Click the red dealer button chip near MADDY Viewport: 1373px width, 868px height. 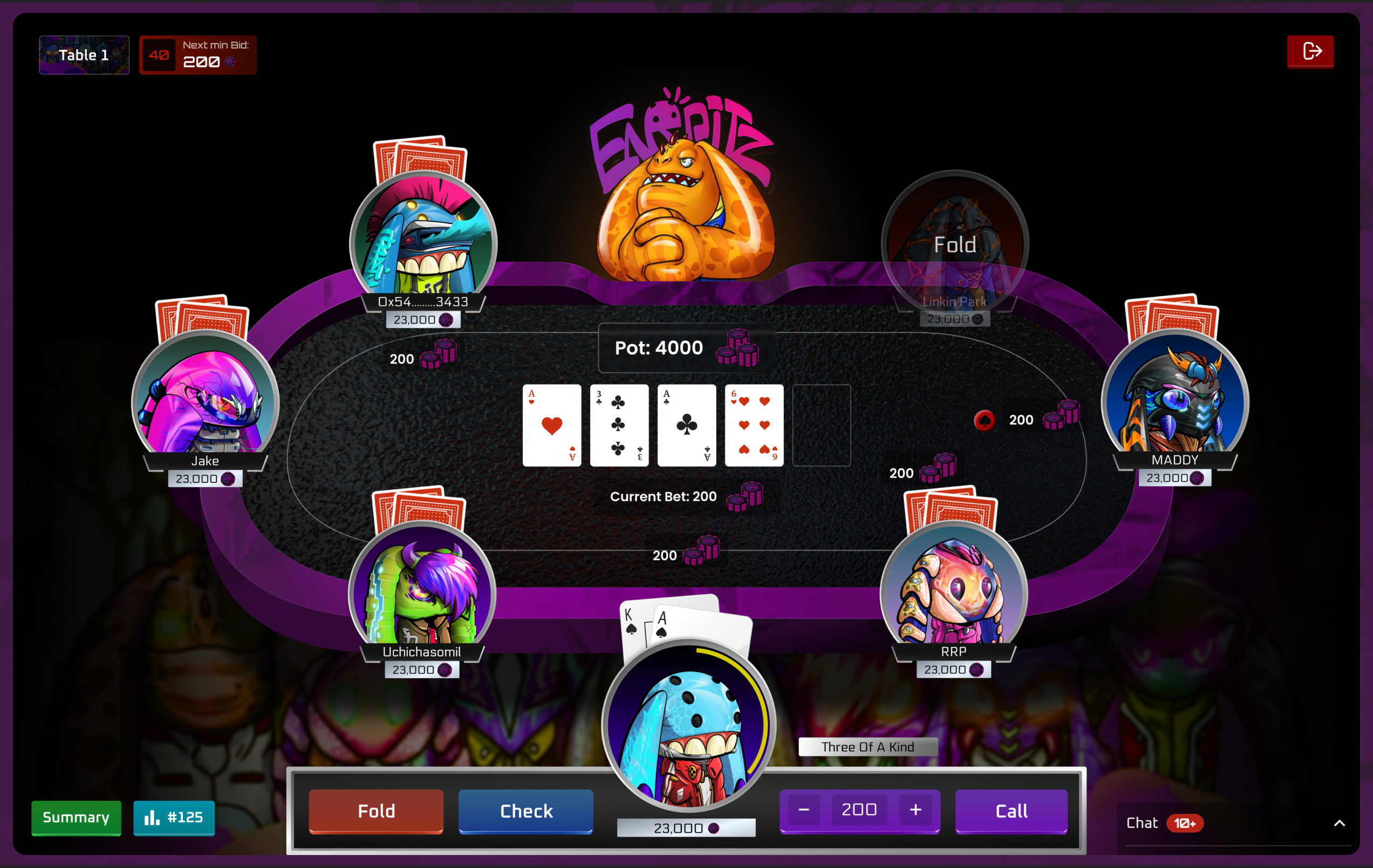click(983, 420)
